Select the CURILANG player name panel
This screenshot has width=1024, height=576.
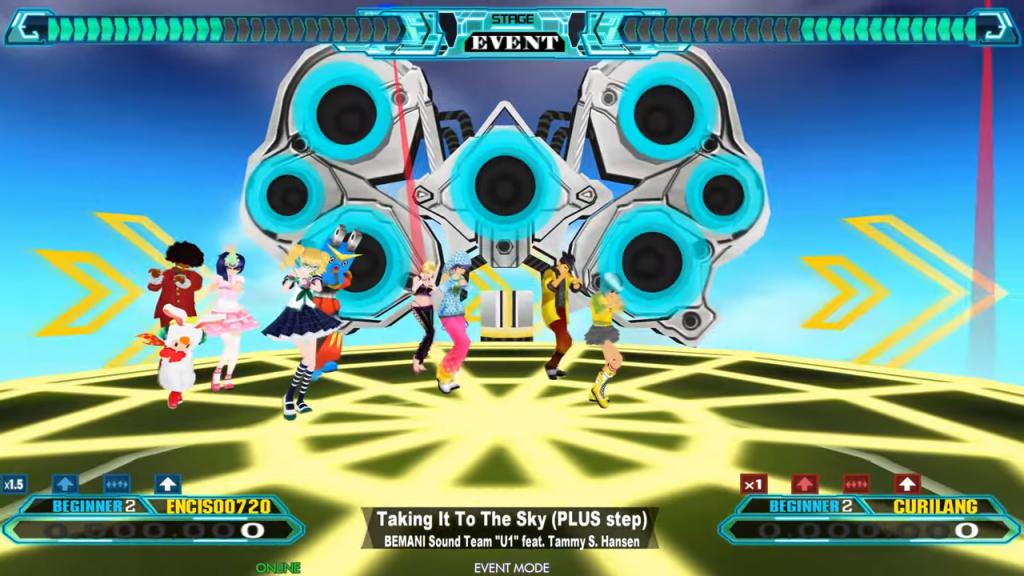point(933,506)
